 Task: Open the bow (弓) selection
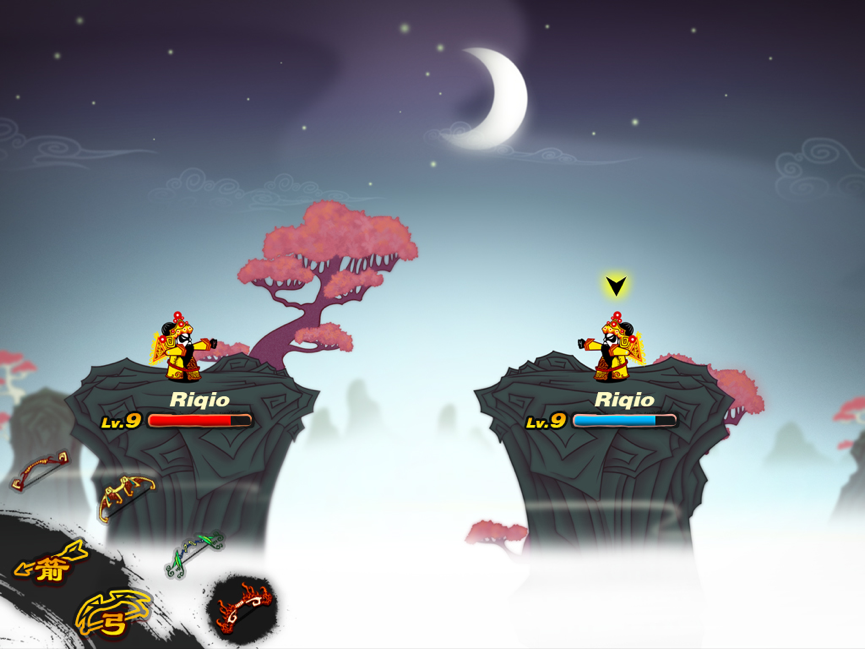click(x=113, y=614)
